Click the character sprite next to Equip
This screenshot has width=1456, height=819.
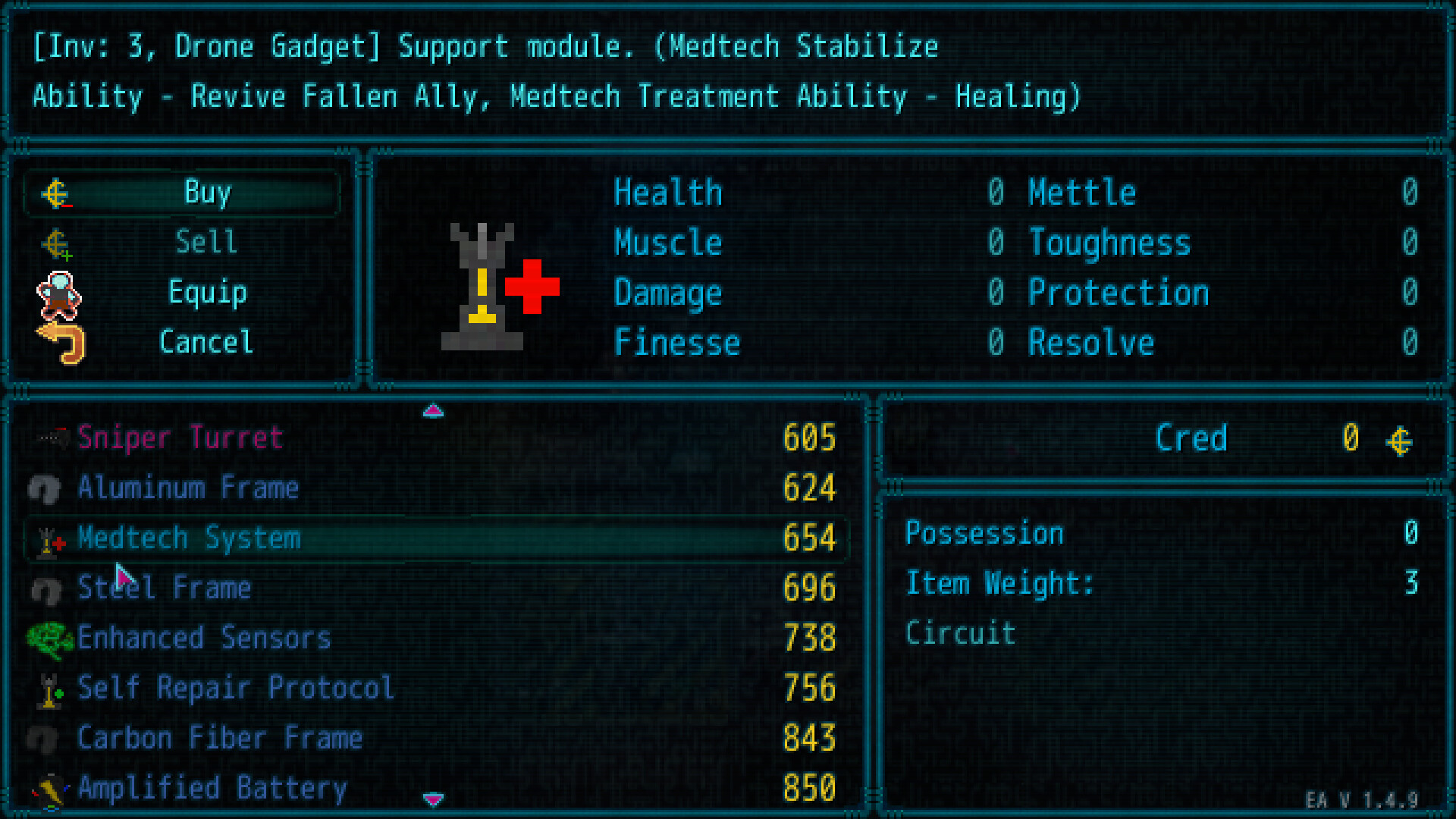tap(58, 293)
